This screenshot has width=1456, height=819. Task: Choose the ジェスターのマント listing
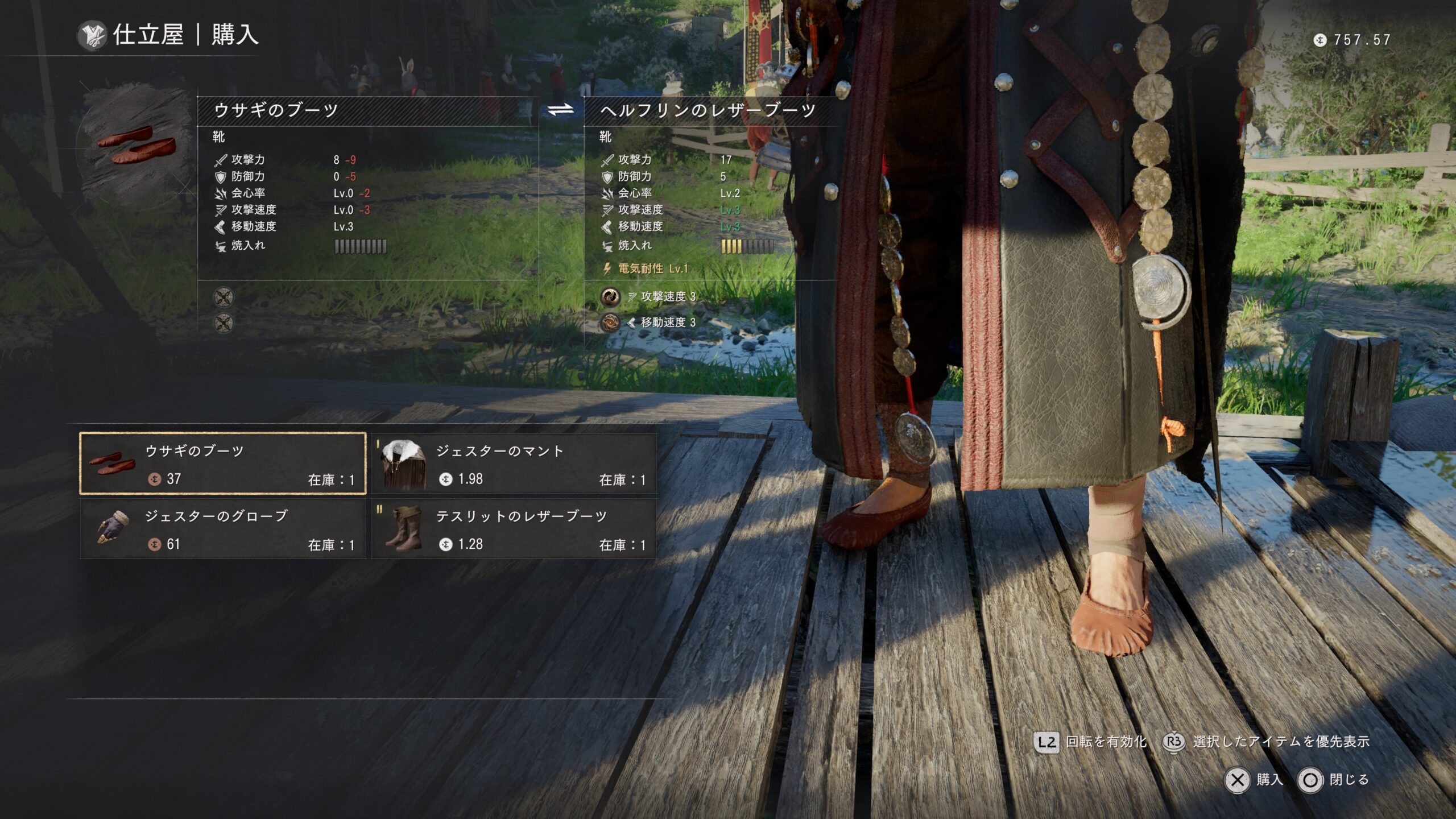pyautogui.click(x=514, y=464)
